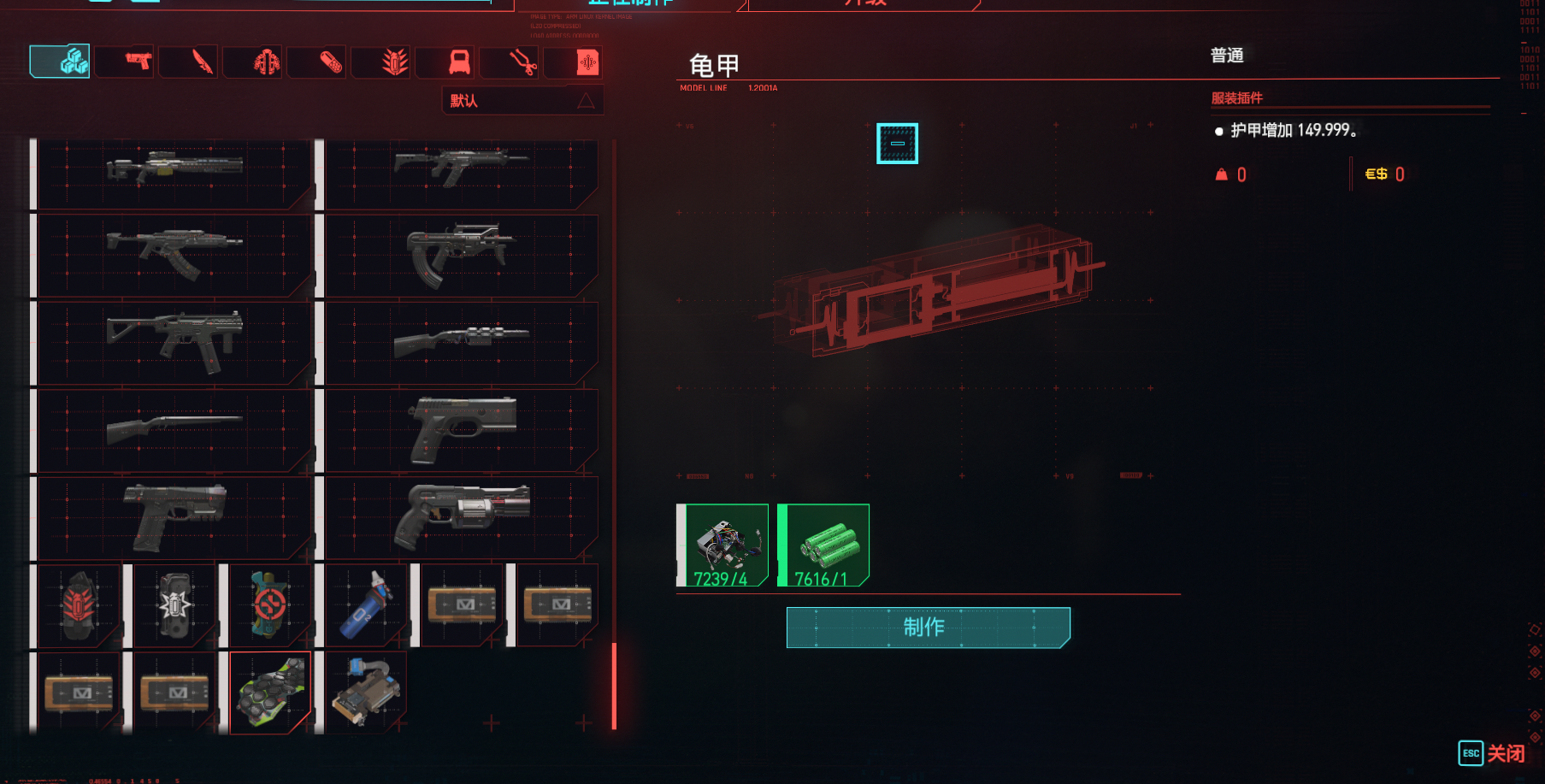Select the red-marked frag grenade recipe
Image resolution: width=1545 pixels, height=784 pixels.
[79, 605]
